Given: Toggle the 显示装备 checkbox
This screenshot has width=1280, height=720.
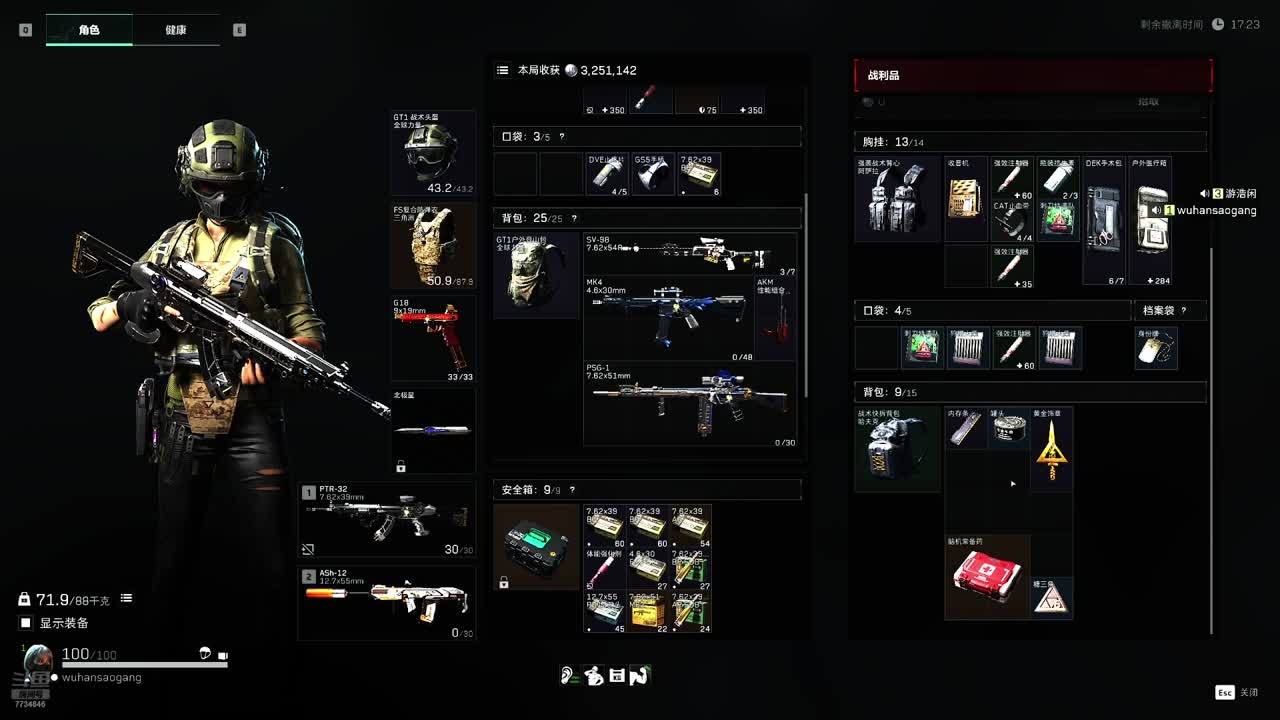Looking at the screenshot, I should pyautogui.click(x=26, y=623).
